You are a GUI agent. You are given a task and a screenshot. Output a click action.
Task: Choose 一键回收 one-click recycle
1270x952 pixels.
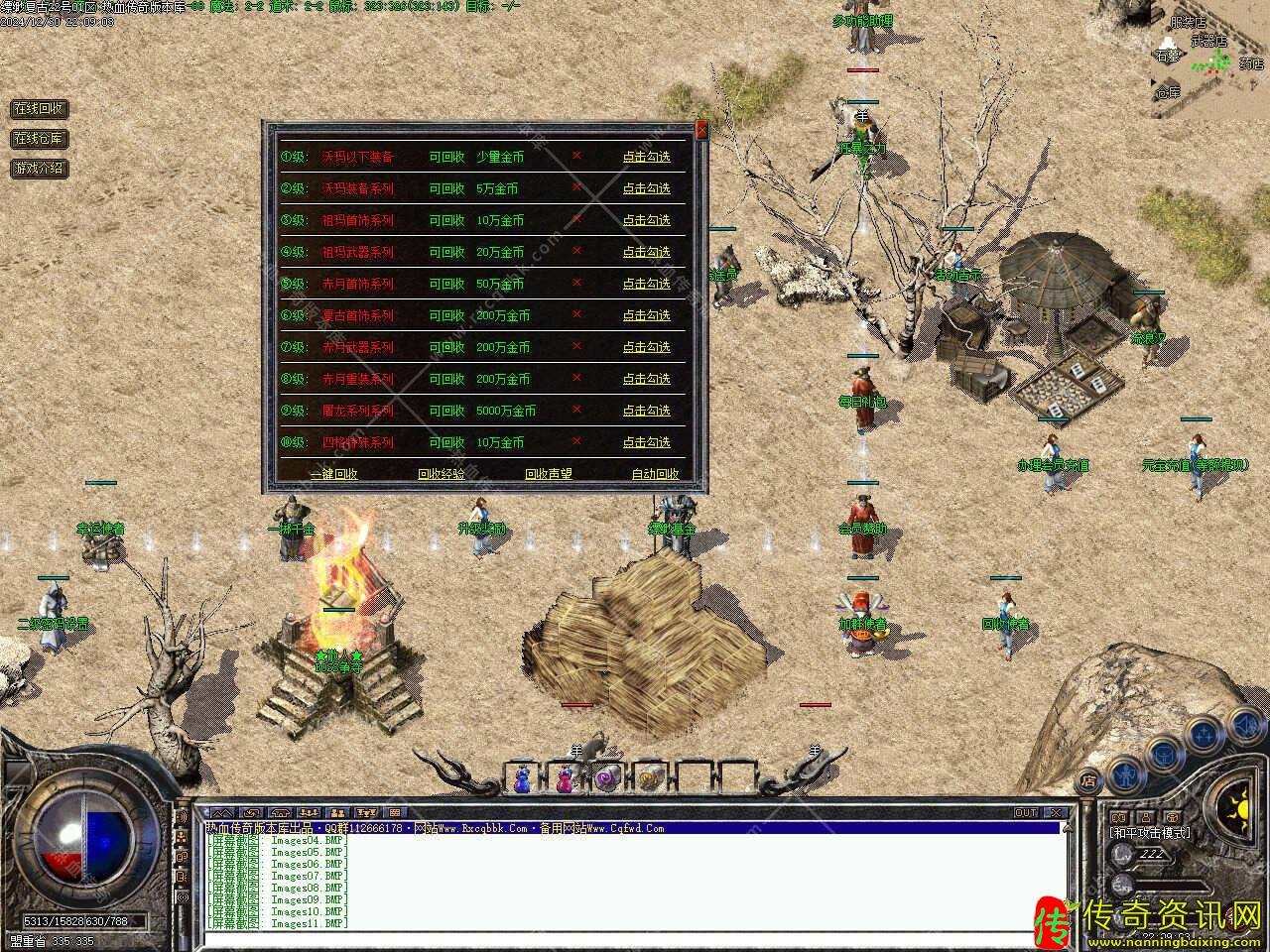(x=333, y=474)
